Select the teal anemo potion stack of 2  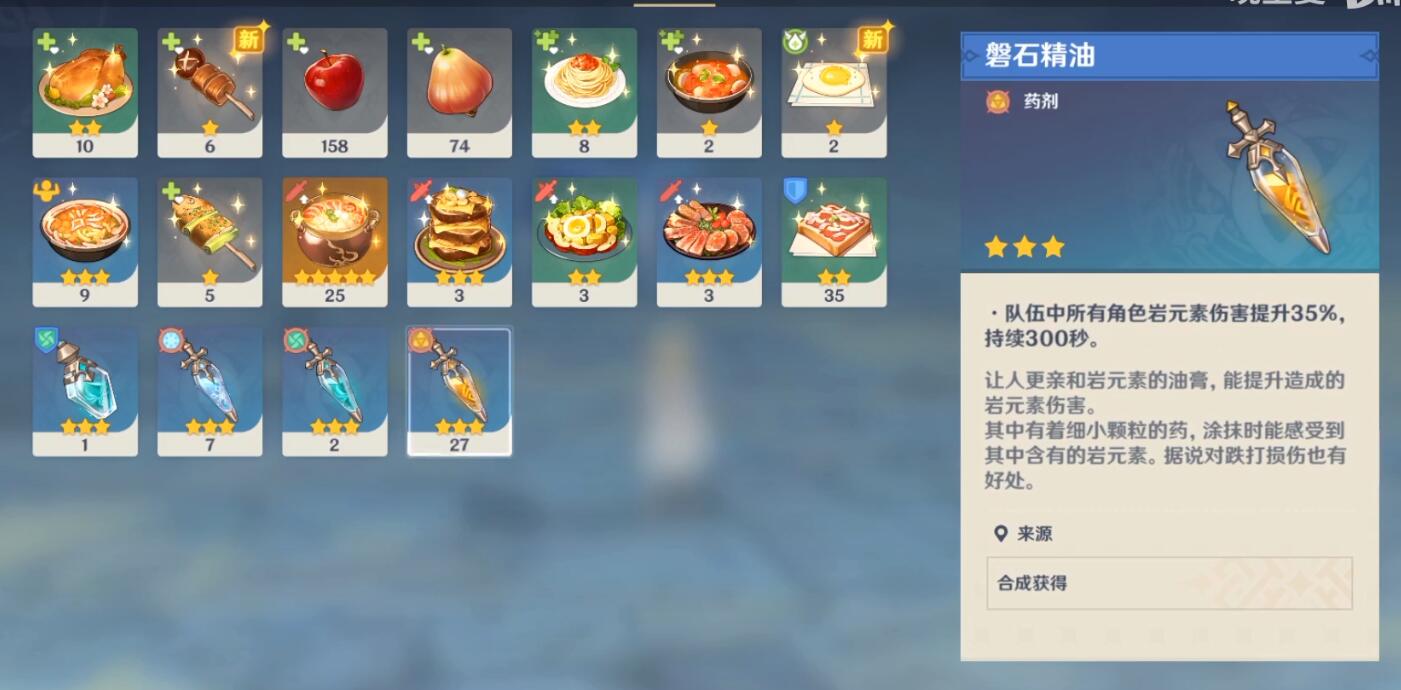tap(335, 391)
